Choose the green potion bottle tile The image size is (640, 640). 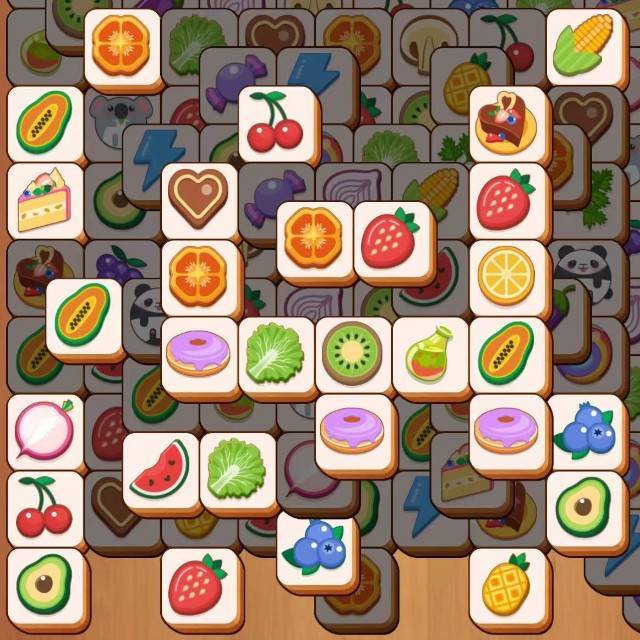(x=430, y=353)
